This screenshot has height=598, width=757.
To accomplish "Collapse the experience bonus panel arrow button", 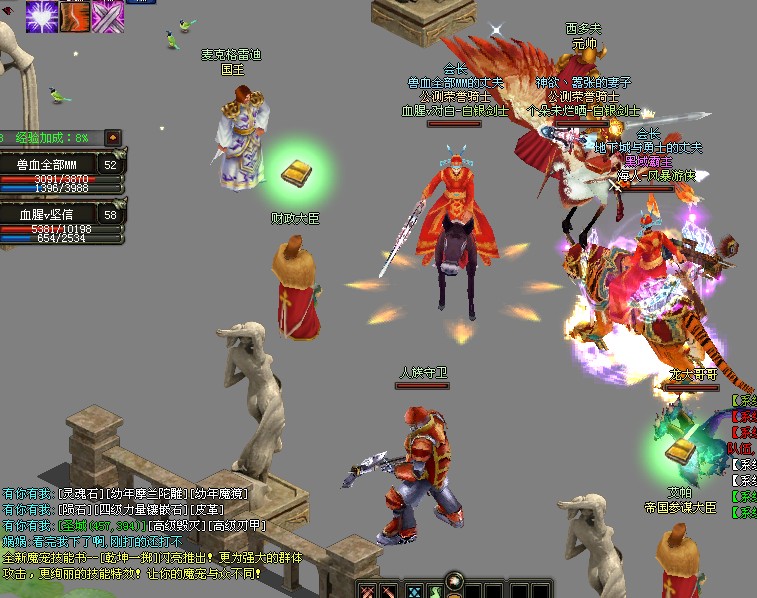I will coord(112,137).
